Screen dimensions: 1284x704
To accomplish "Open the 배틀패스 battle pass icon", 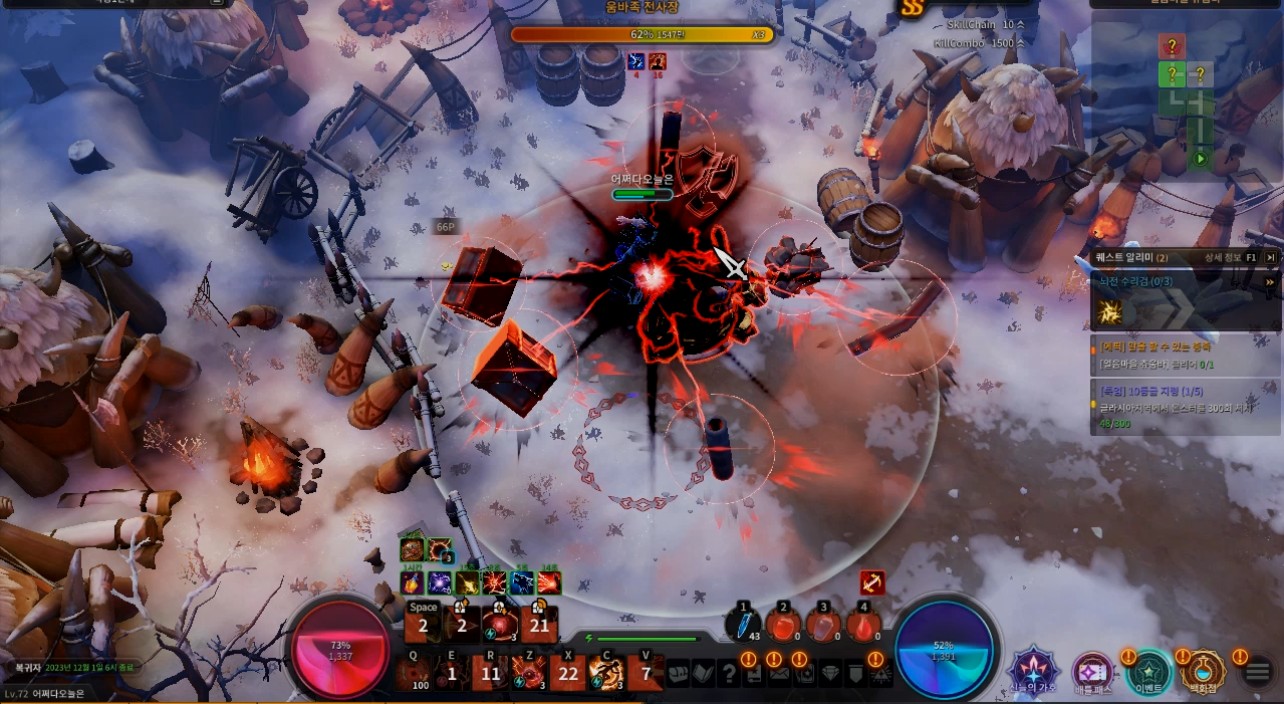I will (x=1092, y=672).
